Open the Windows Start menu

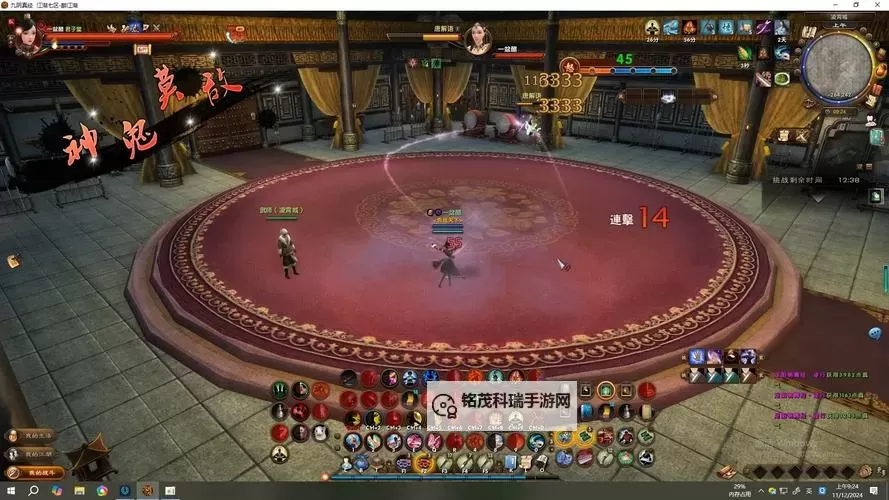pyautogui.click(x=9, y=491)
